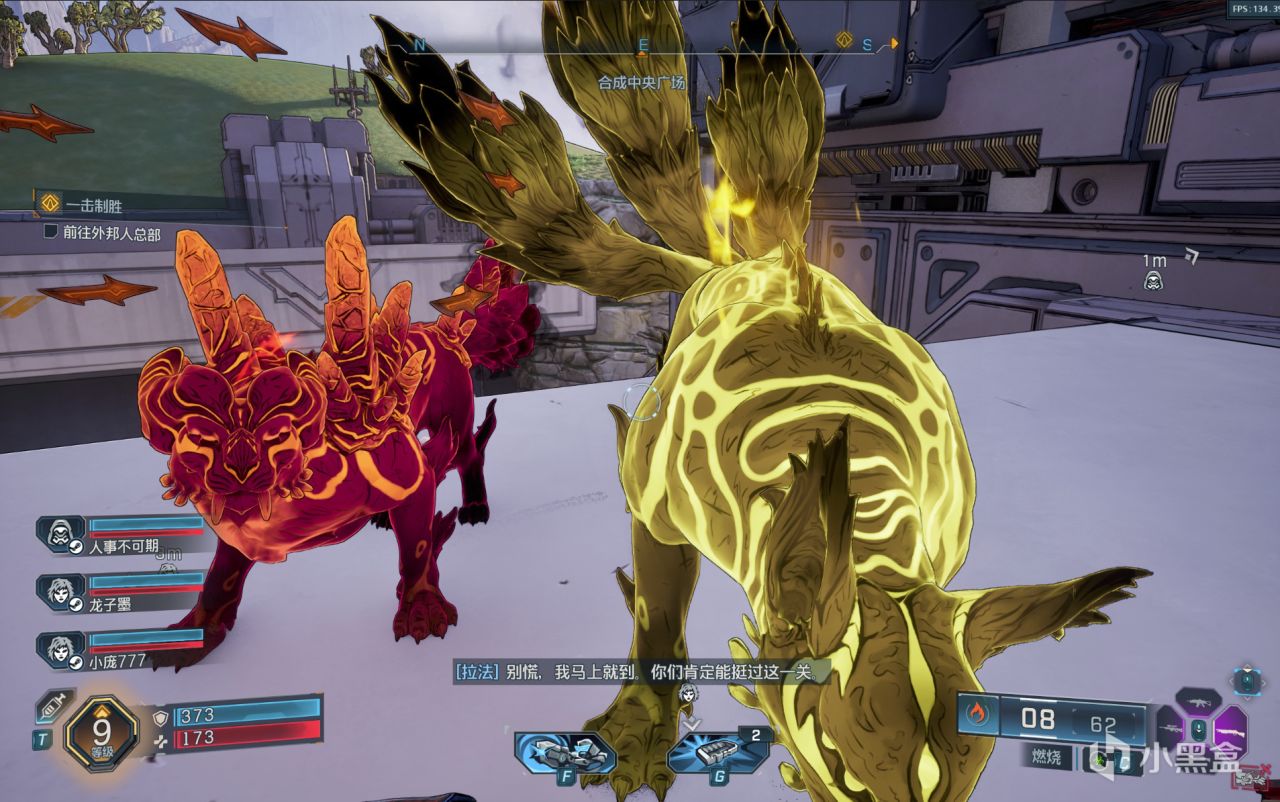Switch to the purple shotgun weapon slot
The height and width of the screenshot is (802, 1280).
click(x=1229, y=731)
